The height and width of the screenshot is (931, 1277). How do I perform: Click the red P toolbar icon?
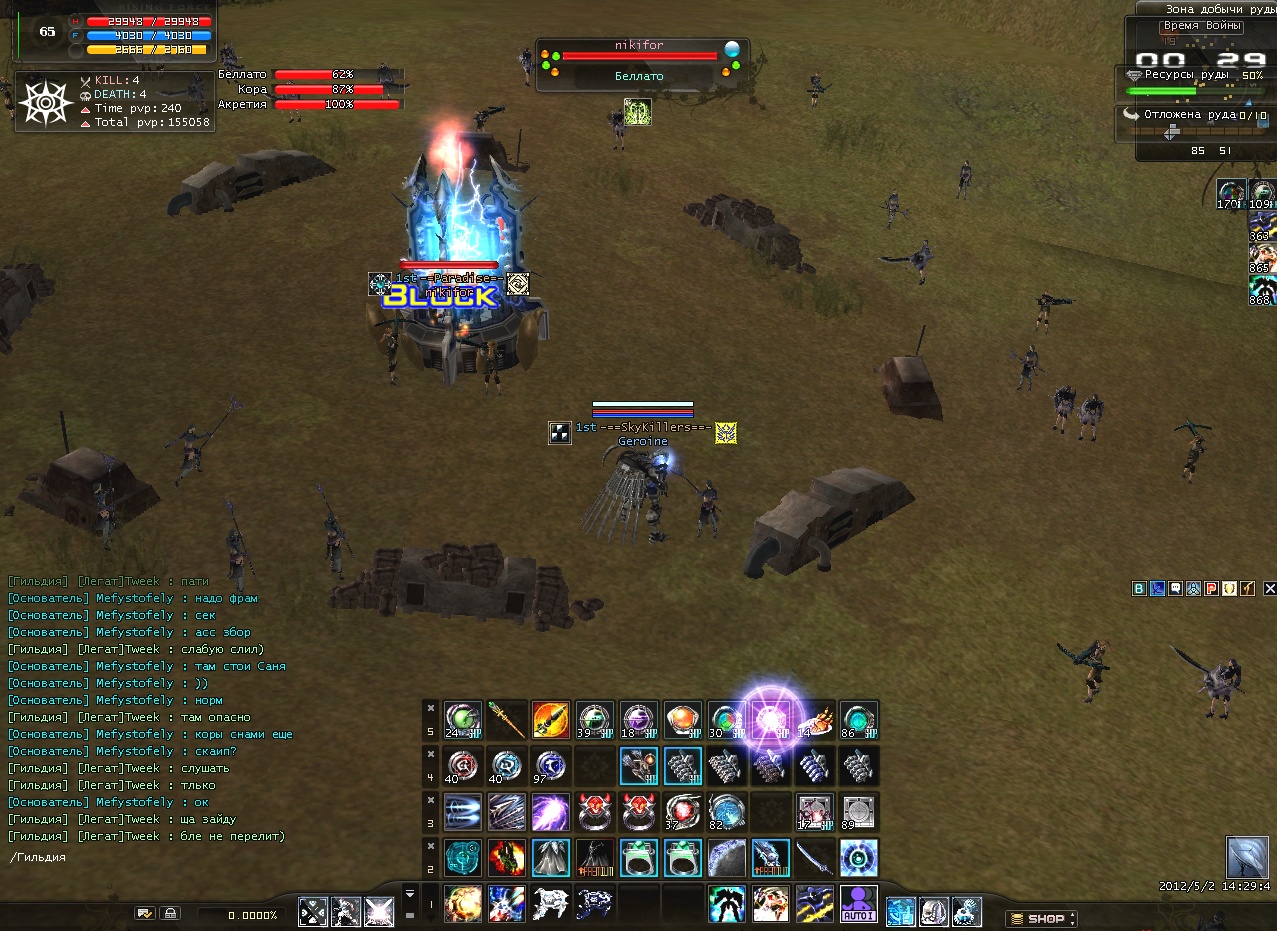[x=1211, y=589]
